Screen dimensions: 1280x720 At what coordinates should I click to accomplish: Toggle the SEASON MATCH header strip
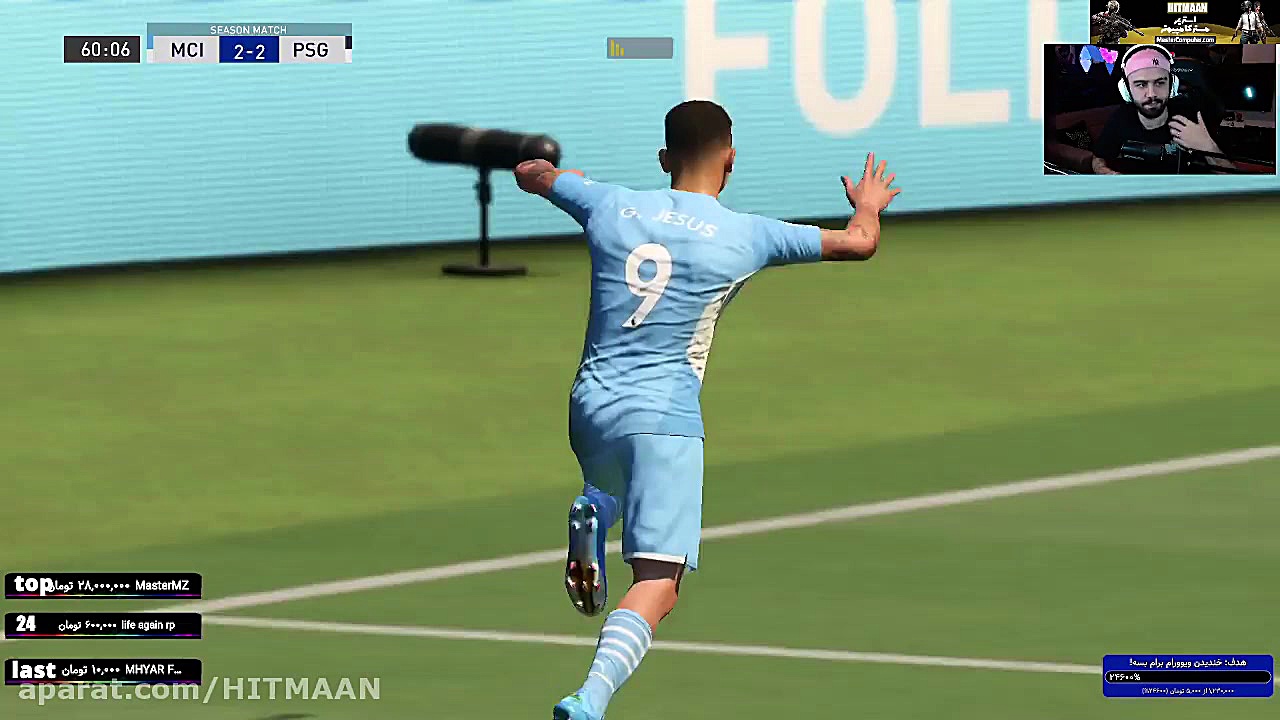click(x=248, y=30)
